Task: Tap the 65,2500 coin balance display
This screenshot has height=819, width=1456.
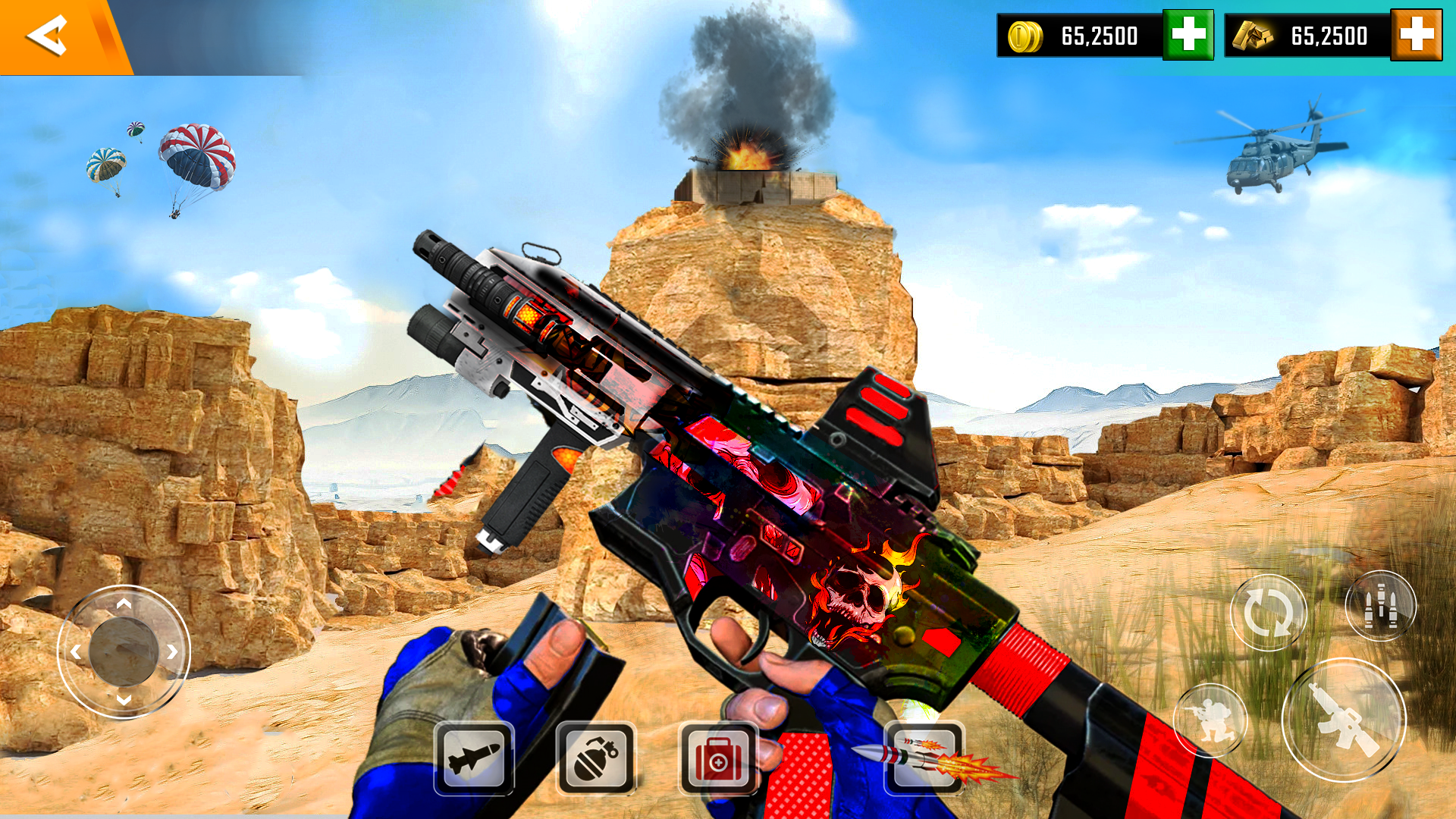Action: (x=1098, y=36)
